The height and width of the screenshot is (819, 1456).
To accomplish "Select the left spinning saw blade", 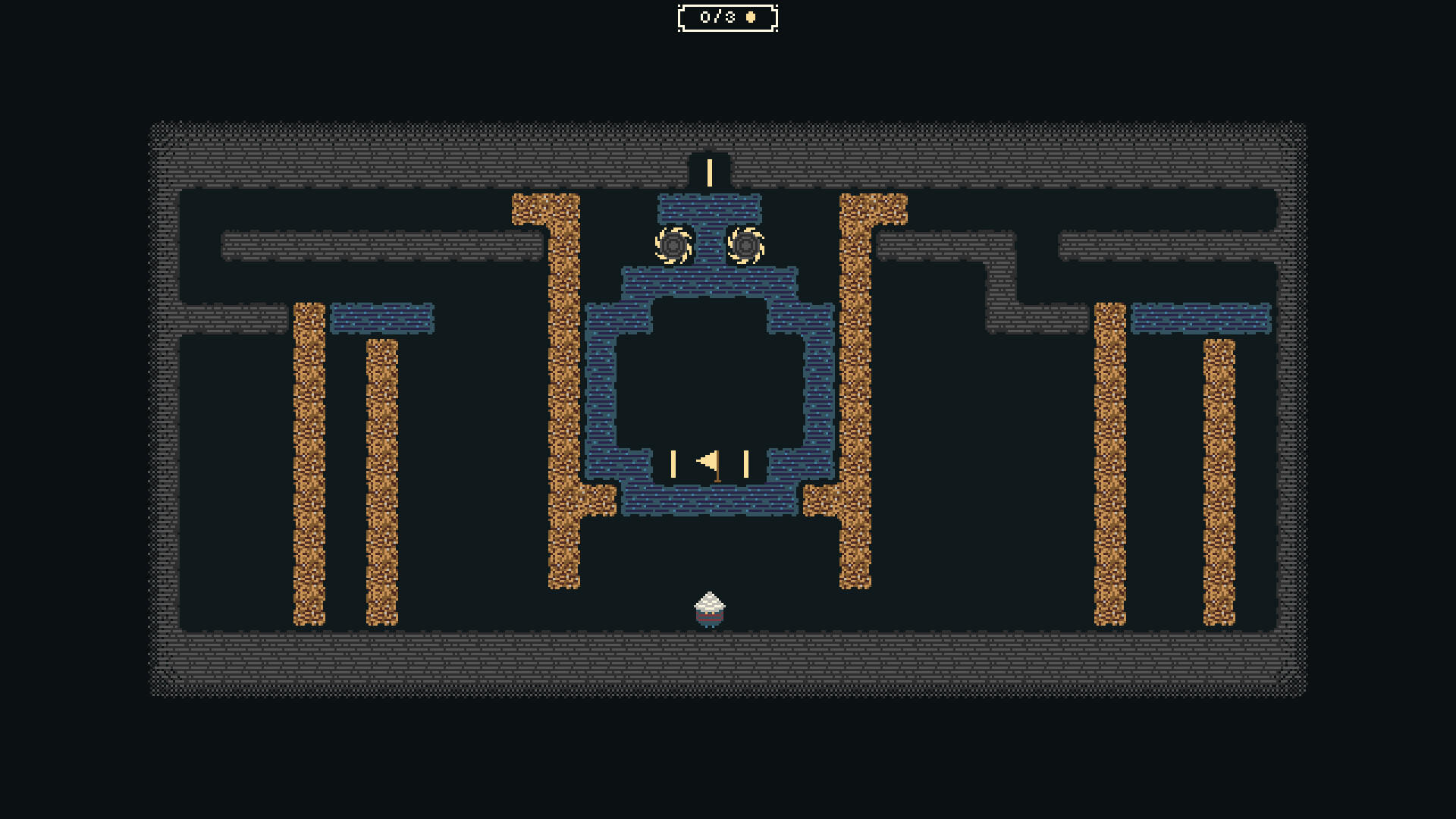I will point(672,245).
